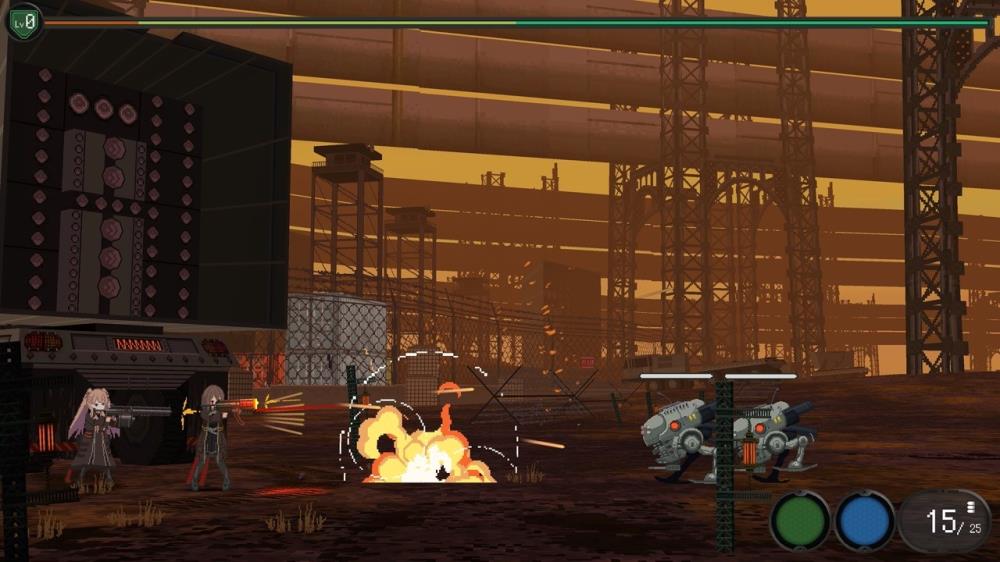Screen dimensions: 1000x562
Task: Click the Lv 0 shield badge
Action: click(x=22, y=21)
